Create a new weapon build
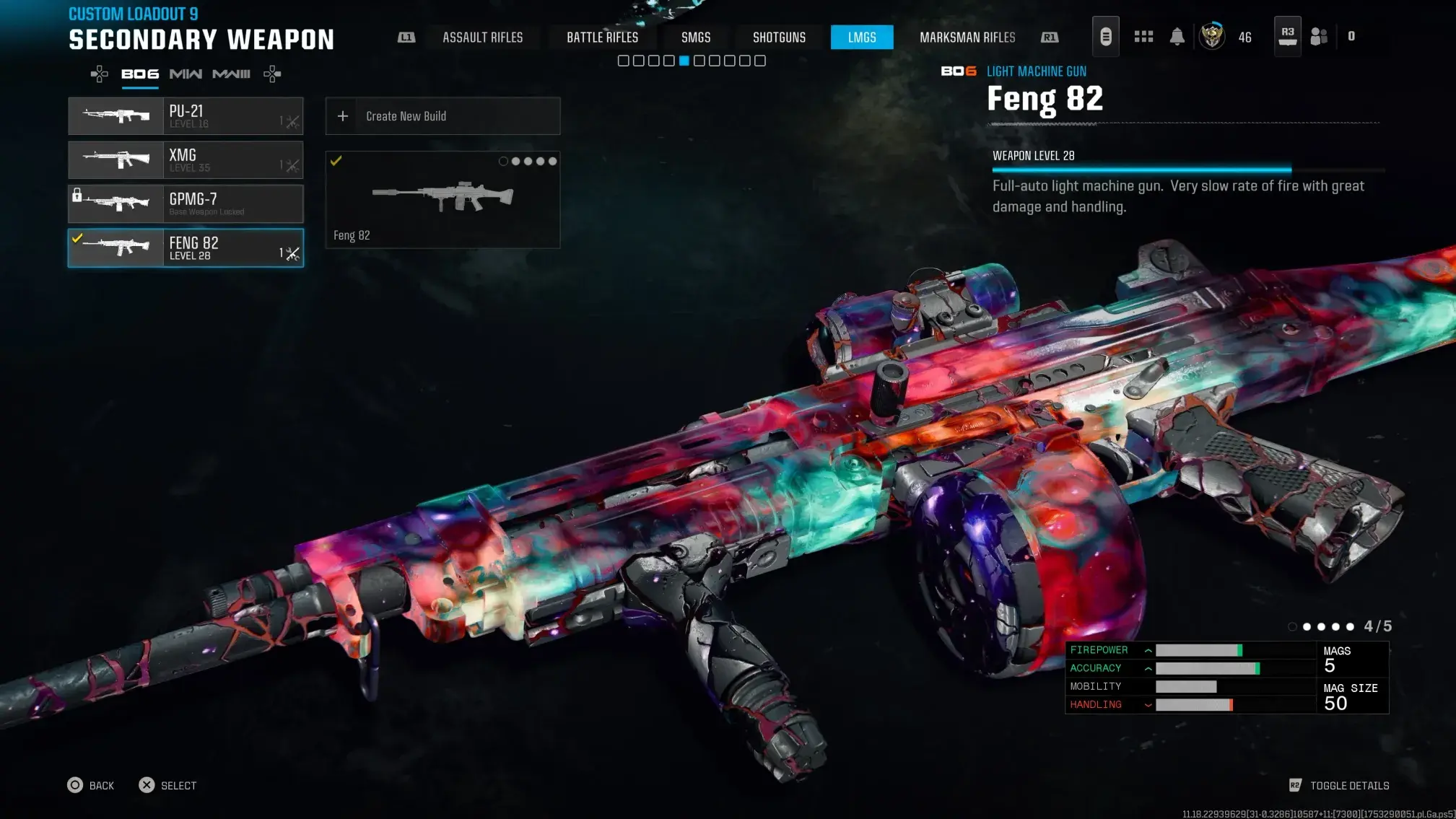Image resolution: width=1456 pixels, height=819 pixels. click(443, 116)
